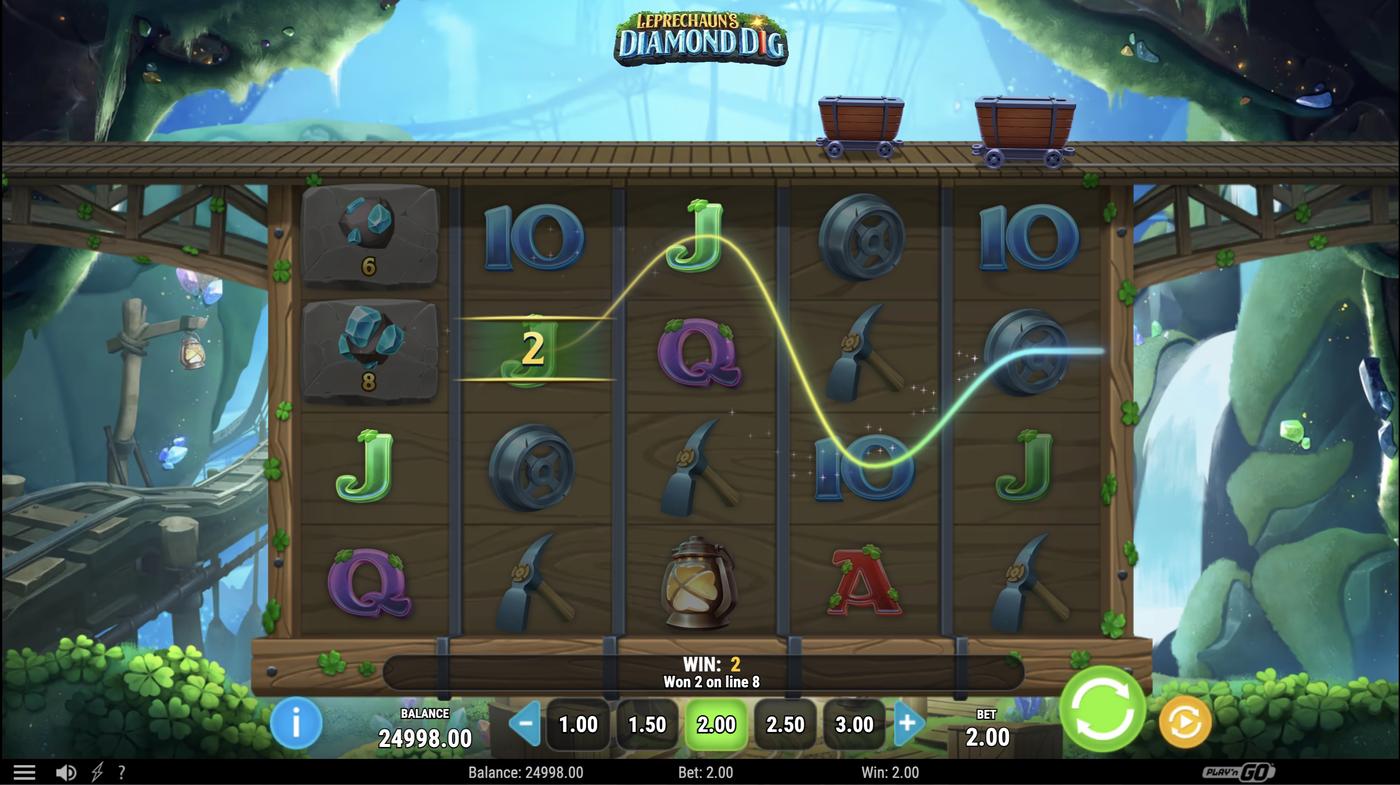
Task: Open the hamburger menu
Action: coord(24,771)
